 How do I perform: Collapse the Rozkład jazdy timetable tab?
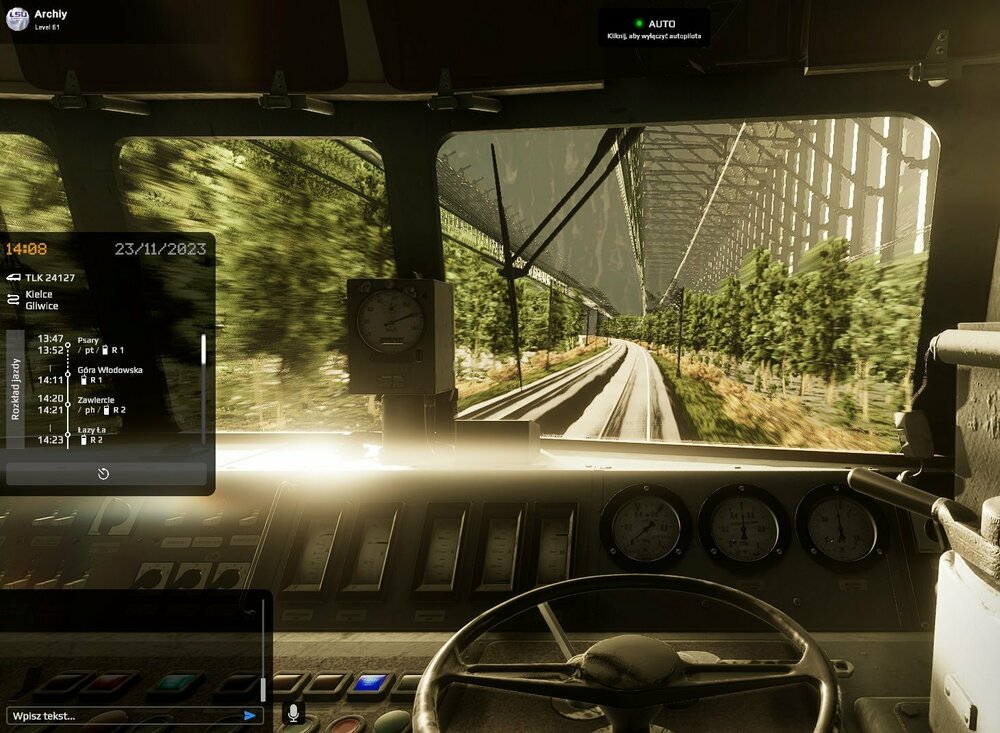(15, 388)
